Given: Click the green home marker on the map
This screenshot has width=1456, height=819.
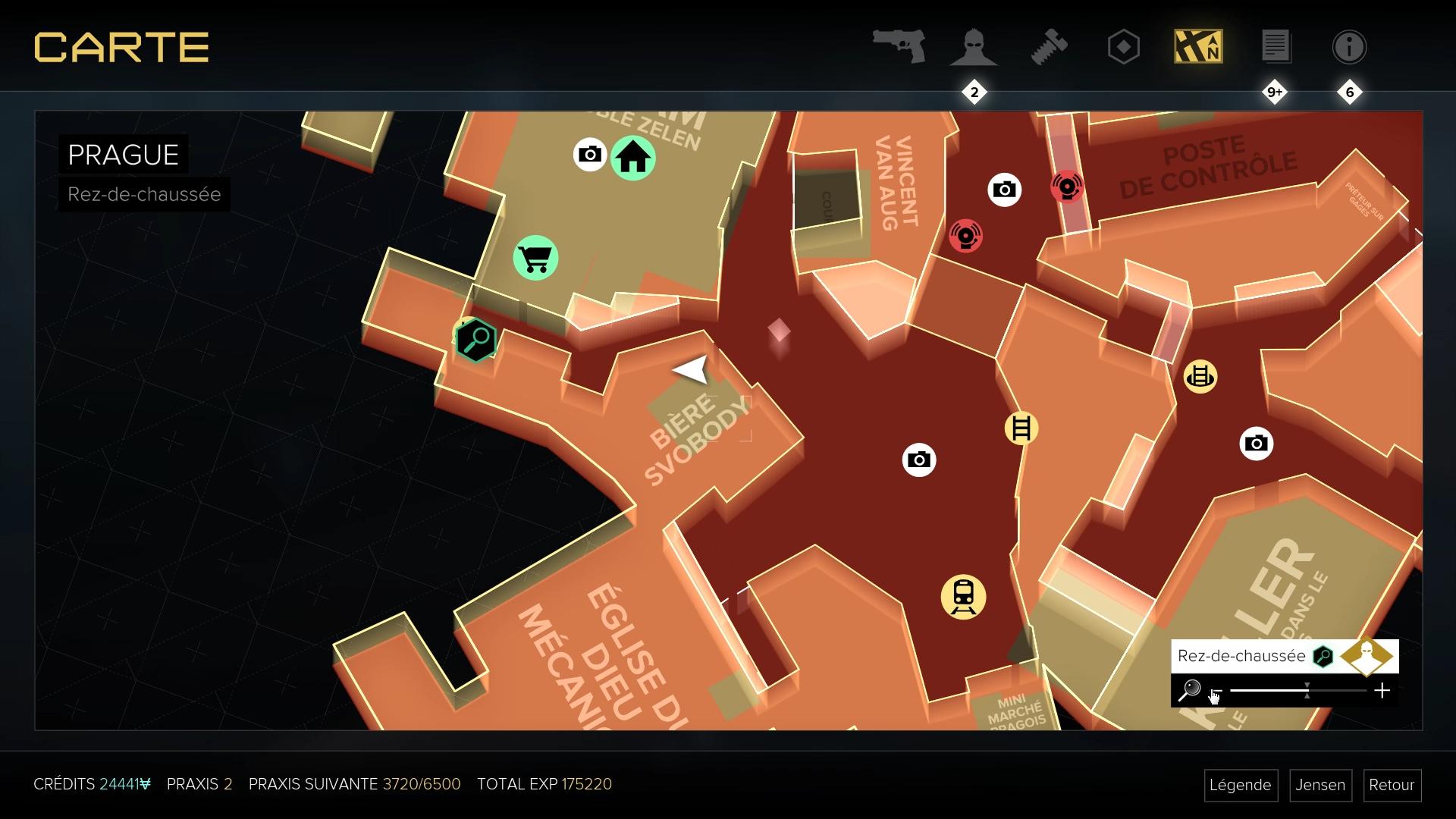Looking at the screenshot, I should click(634, 158).
